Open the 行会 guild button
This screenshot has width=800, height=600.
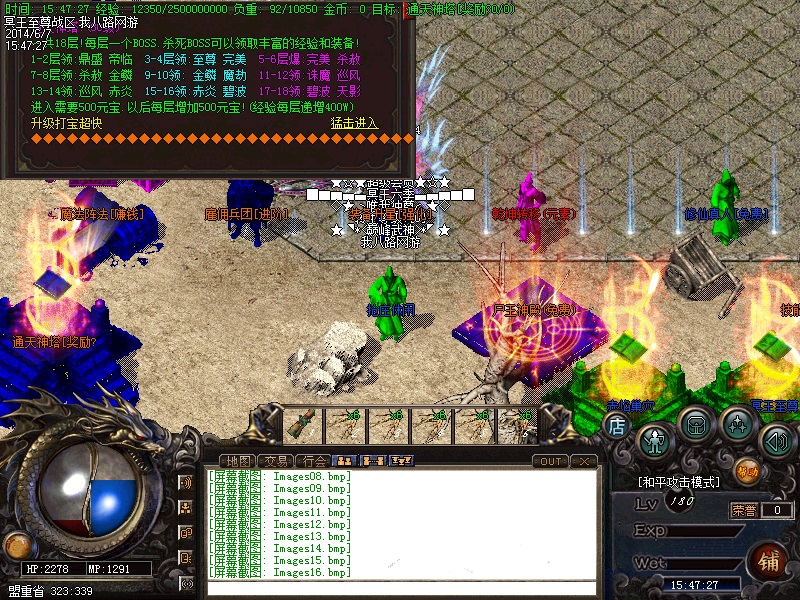tap(314, 460)
